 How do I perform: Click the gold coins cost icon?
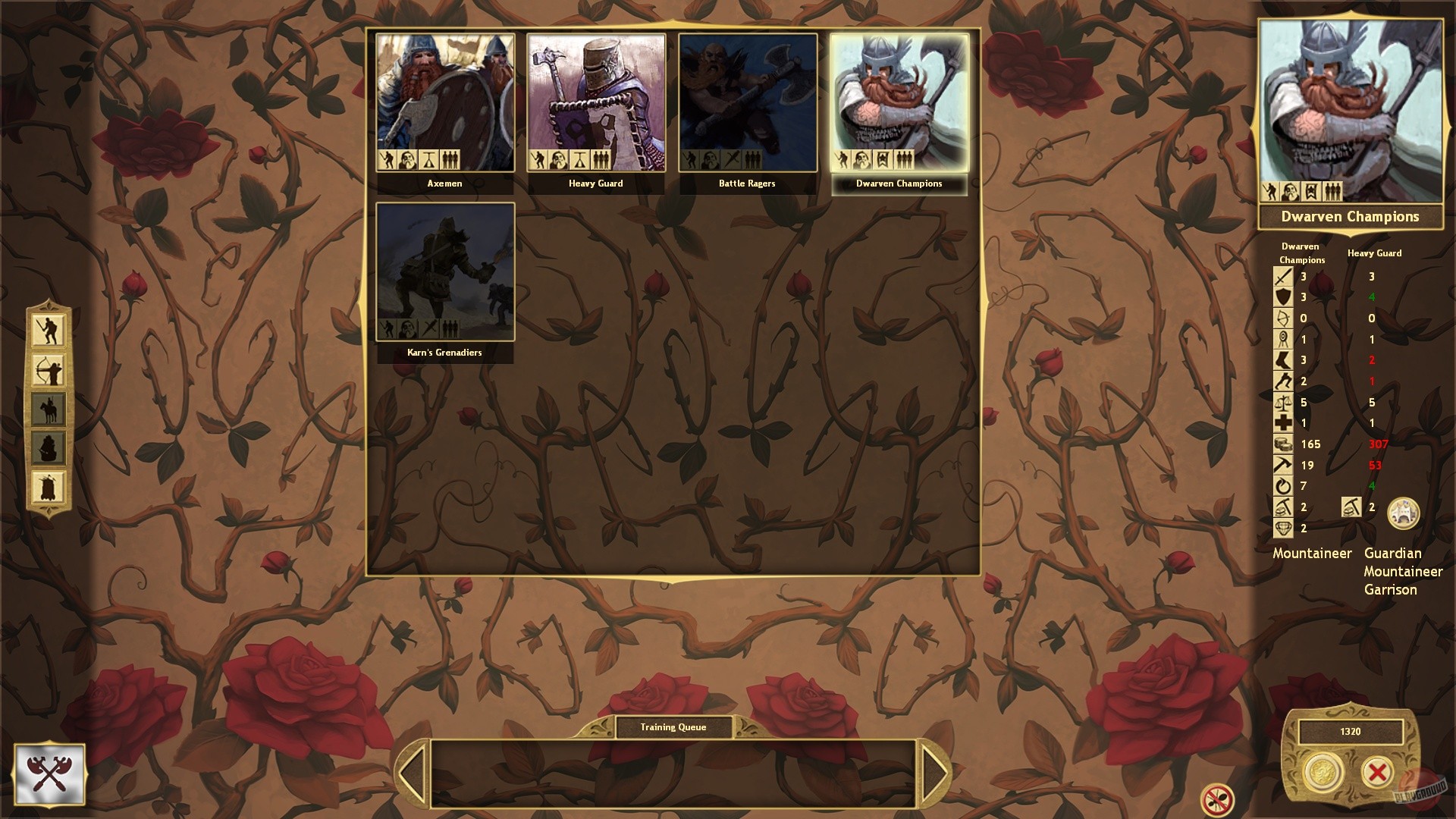(x=1283, y=444)
